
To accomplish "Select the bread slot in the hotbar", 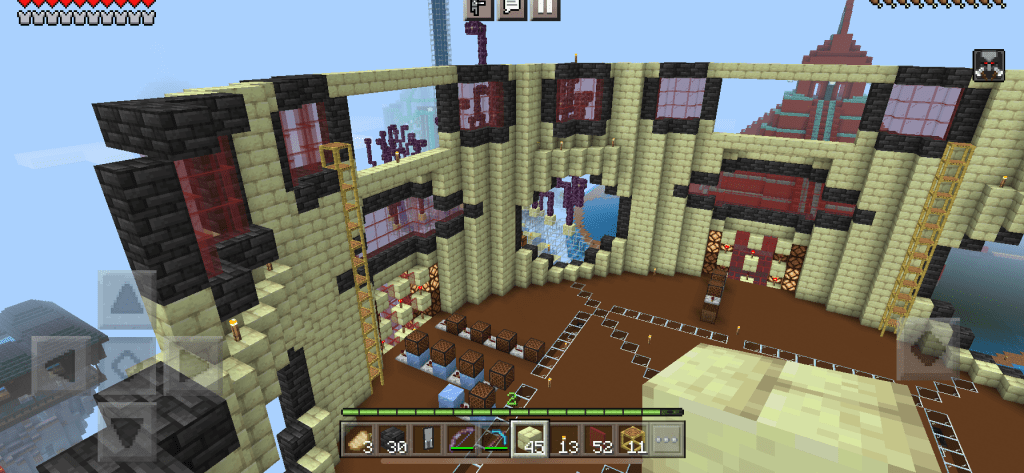I will (x=360, y=440).
